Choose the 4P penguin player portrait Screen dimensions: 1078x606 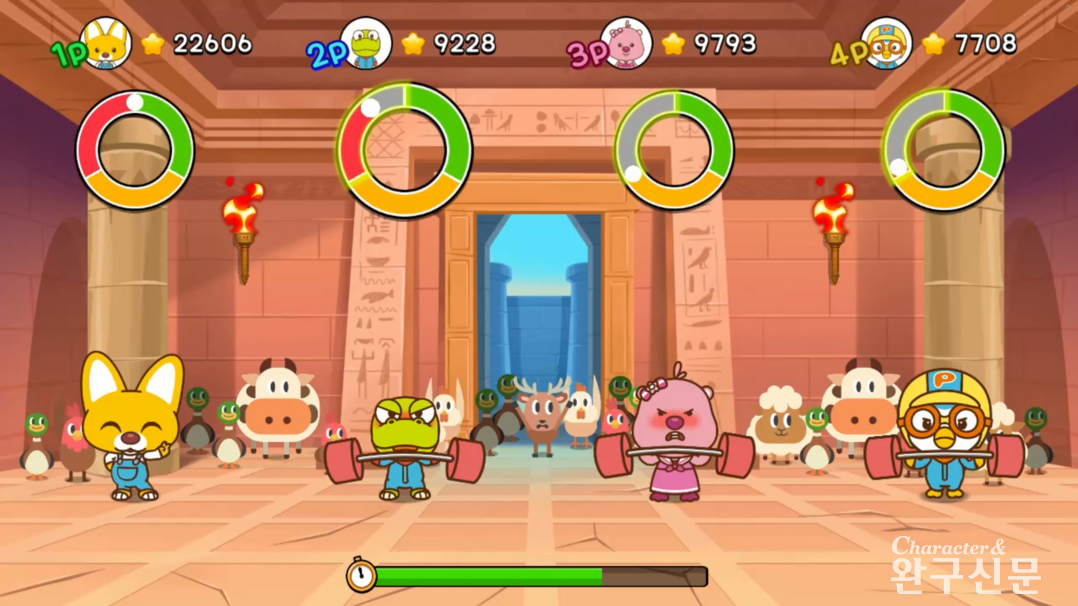[887, 43]
